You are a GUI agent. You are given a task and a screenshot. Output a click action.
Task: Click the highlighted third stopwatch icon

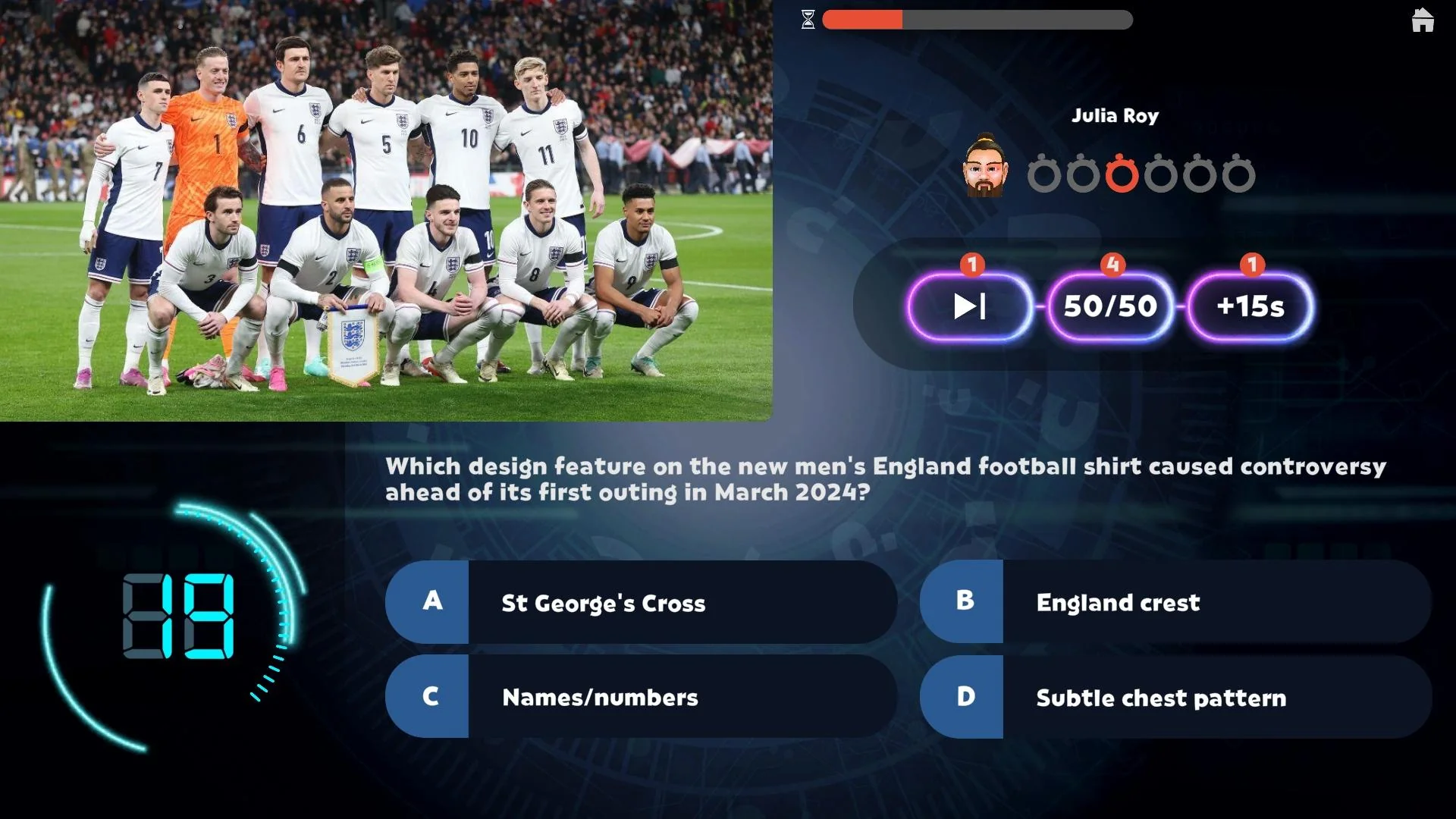point(1122,173)
